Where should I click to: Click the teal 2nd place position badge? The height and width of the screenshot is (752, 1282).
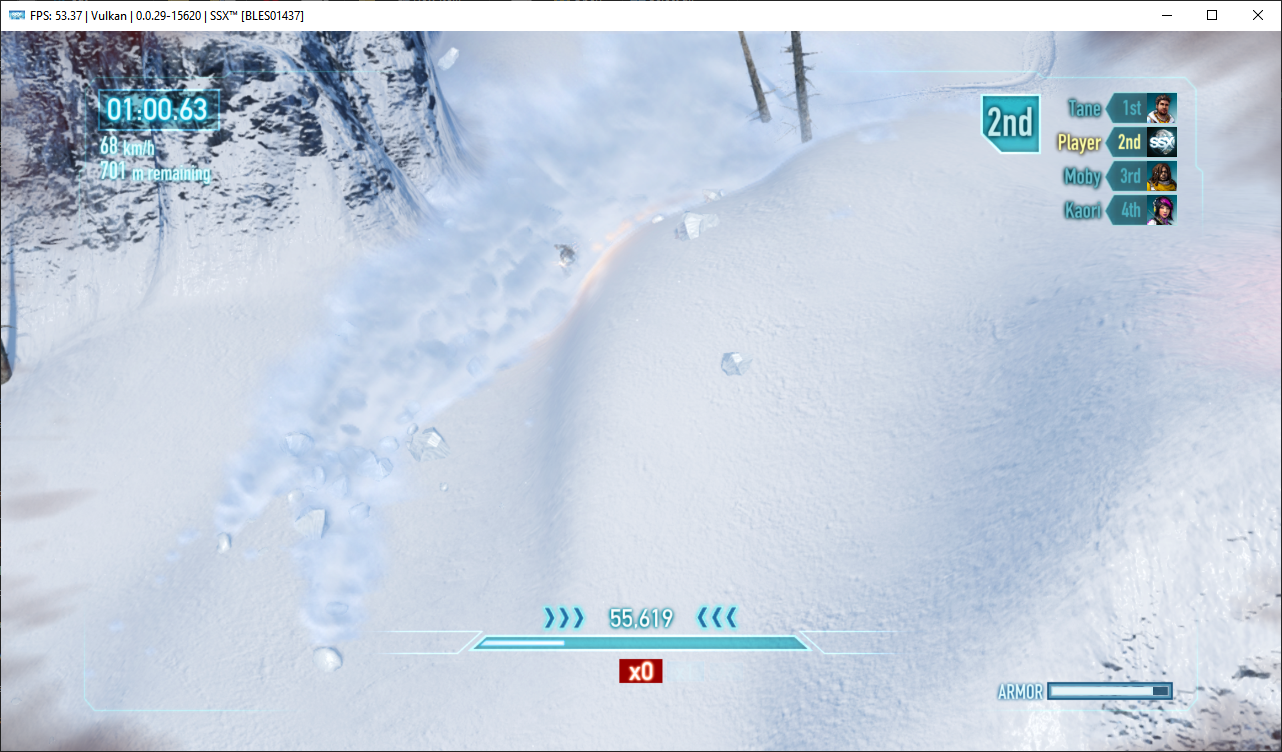coord(1010,122)
